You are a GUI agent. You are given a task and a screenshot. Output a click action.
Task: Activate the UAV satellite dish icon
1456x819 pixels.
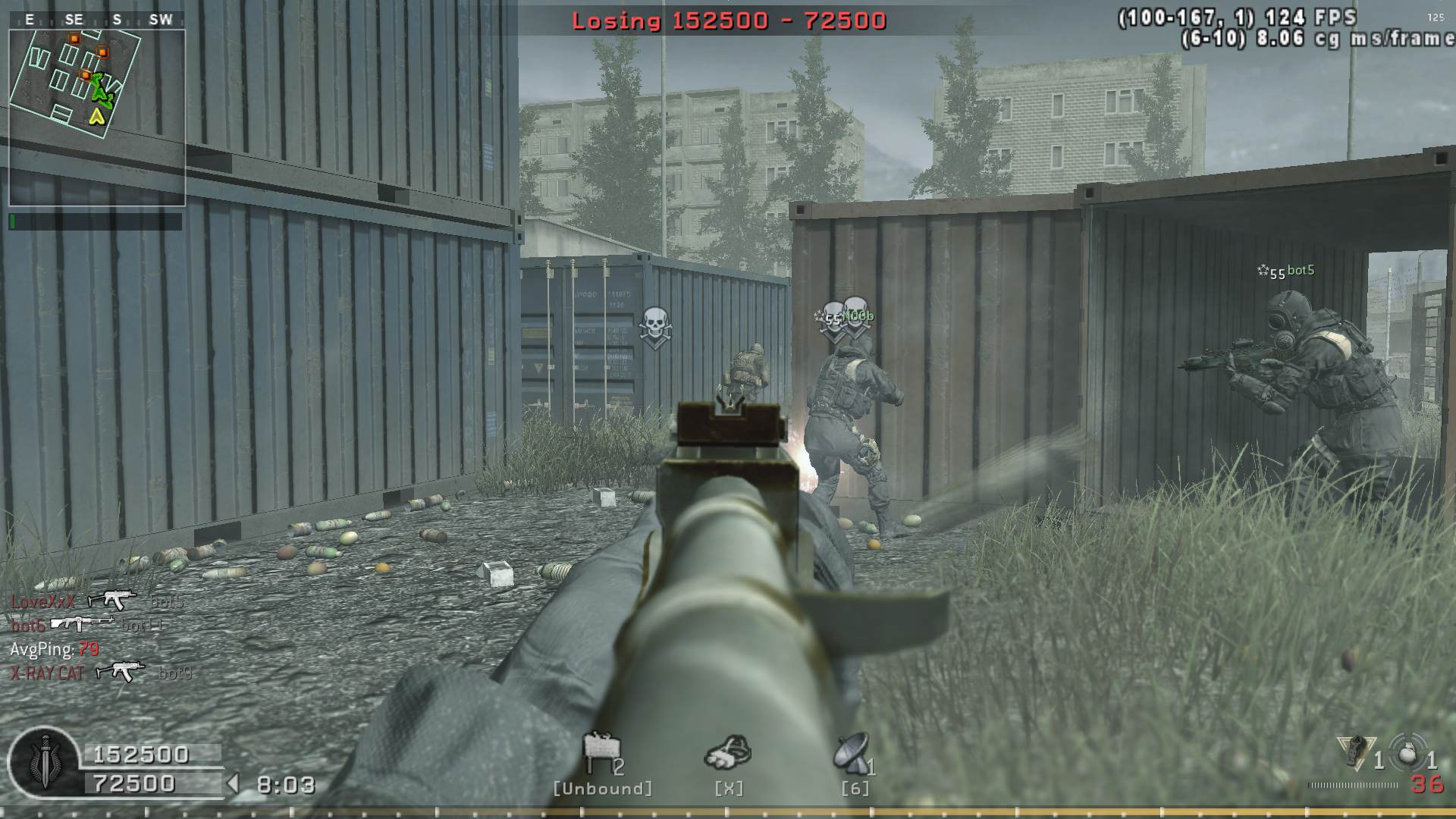pos(852,754)
